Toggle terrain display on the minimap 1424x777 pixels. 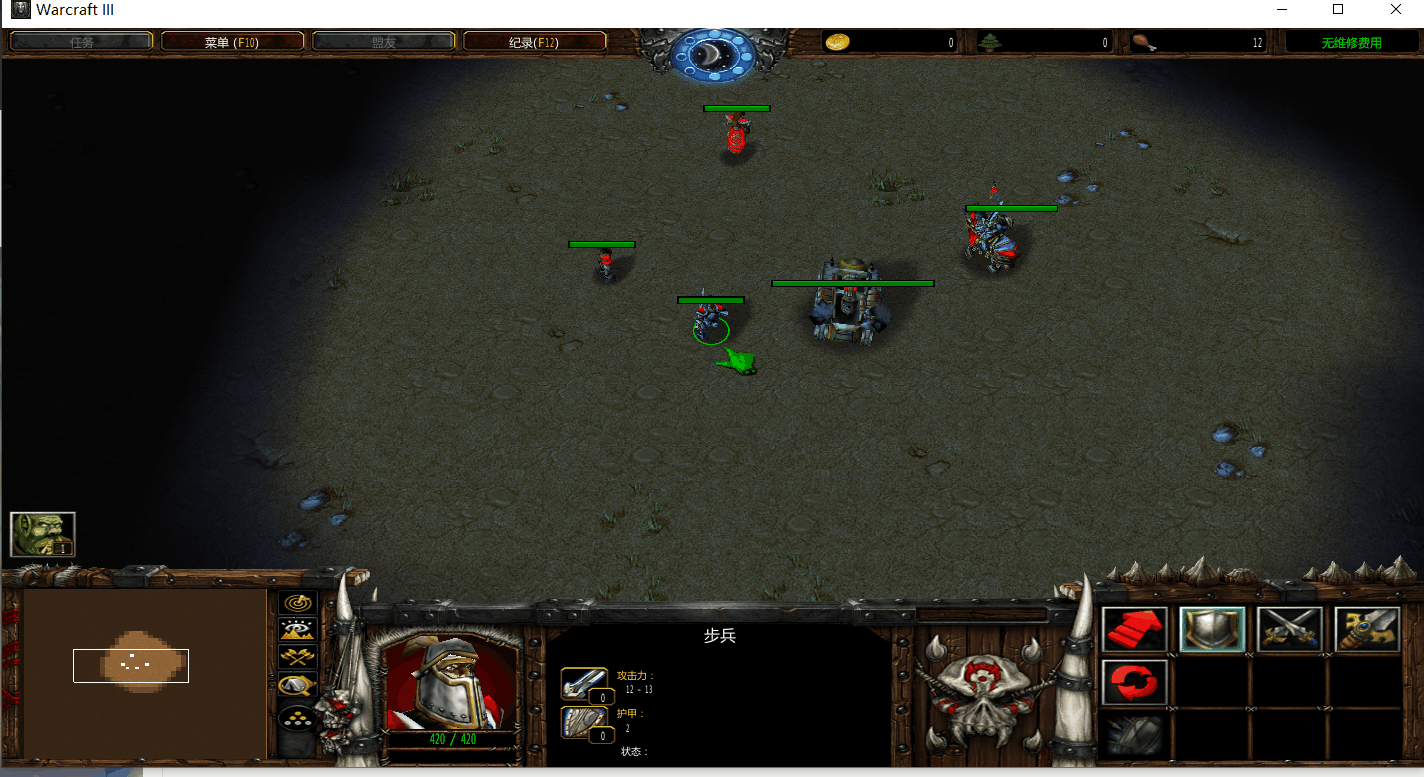(297, 629)
